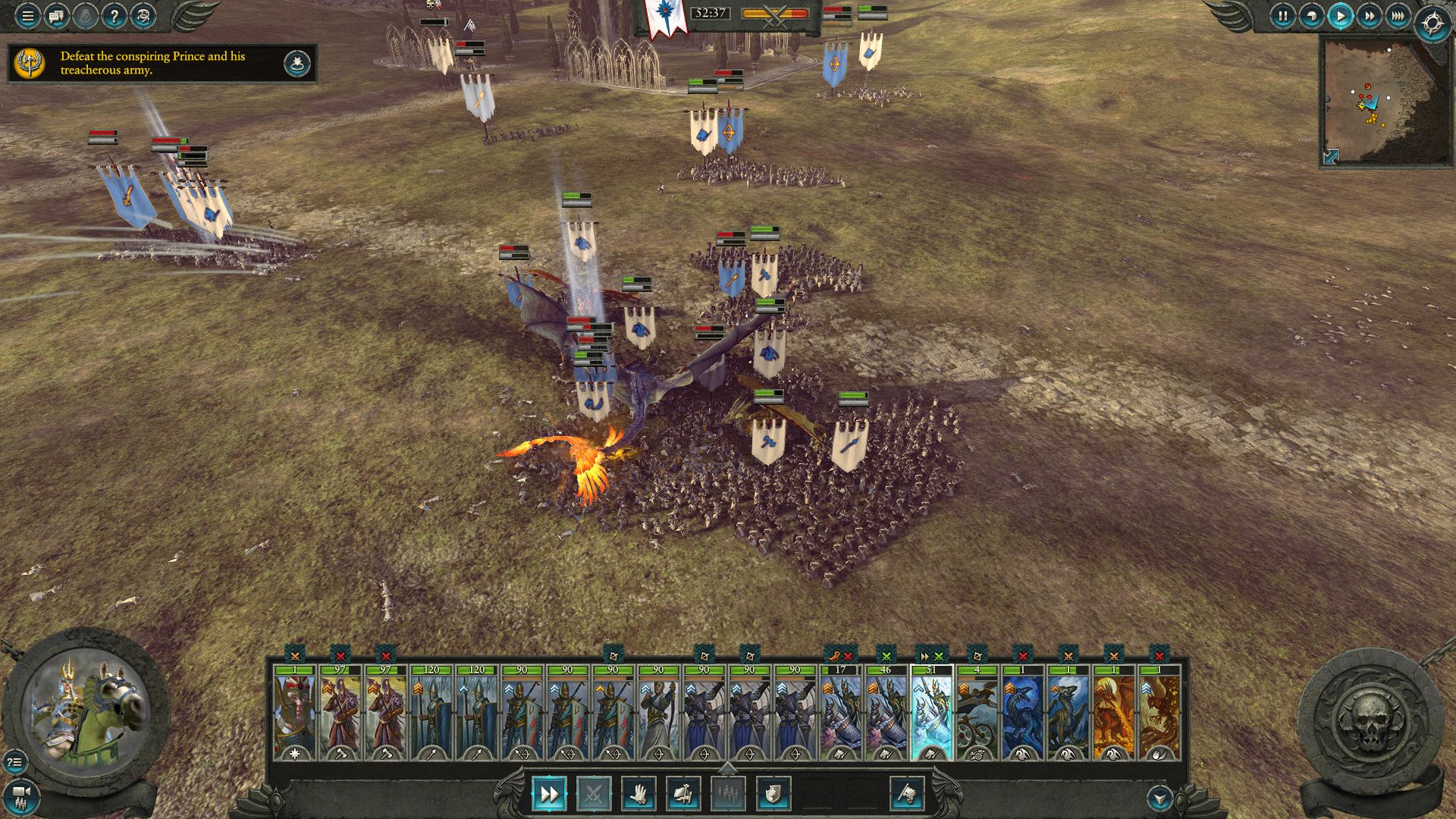This screenshot has height=819, width=1456.
Task: Set battle speed to fastest
Action: [1398, 15]
